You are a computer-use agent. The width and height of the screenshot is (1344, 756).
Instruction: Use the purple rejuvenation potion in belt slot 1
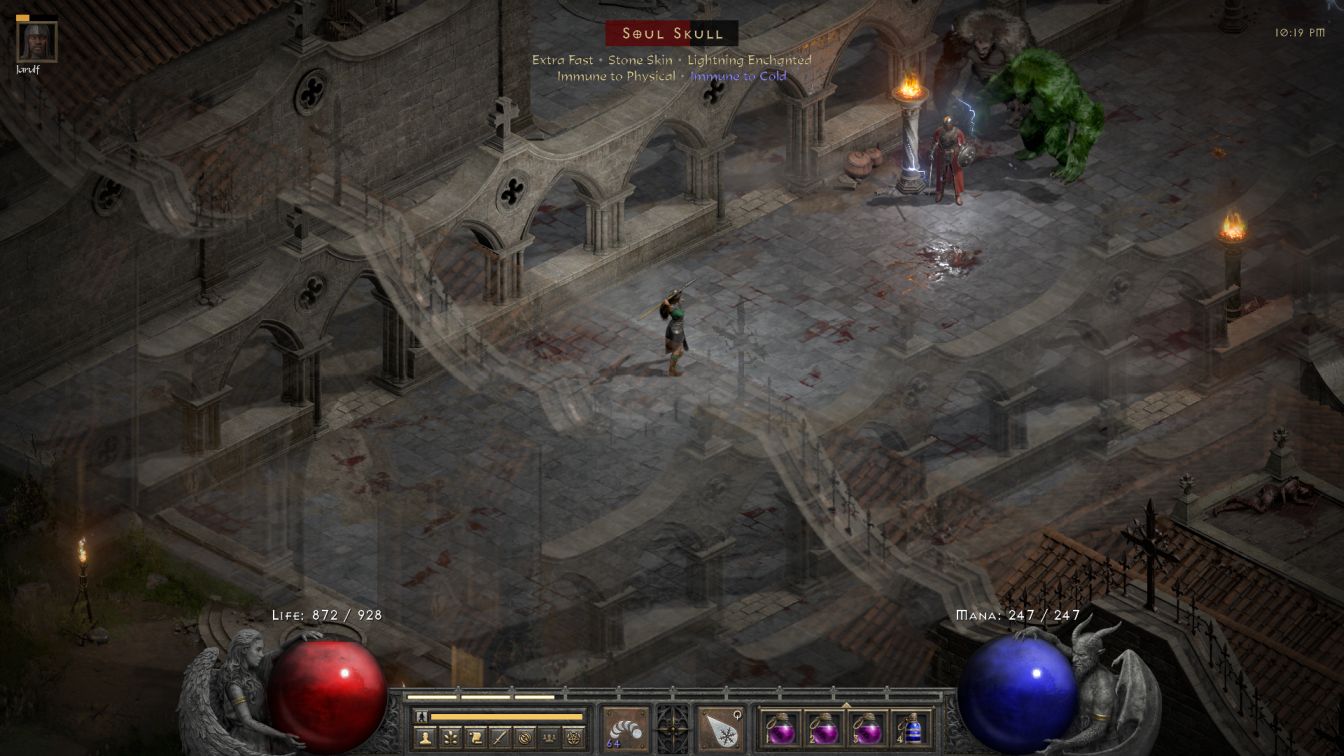780,729
